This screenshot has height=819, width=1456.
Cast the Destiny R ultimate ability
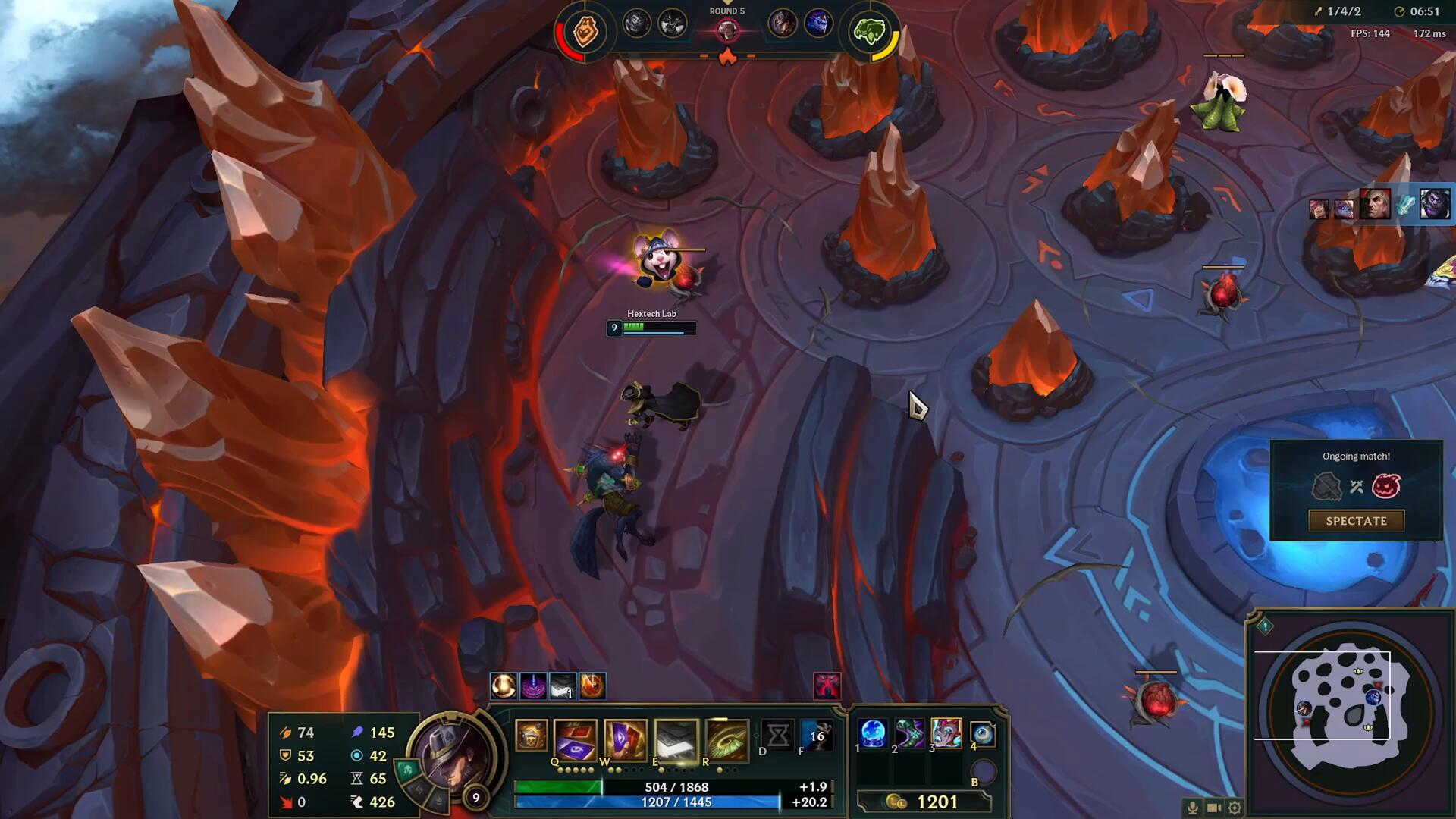tap(726, 739)
